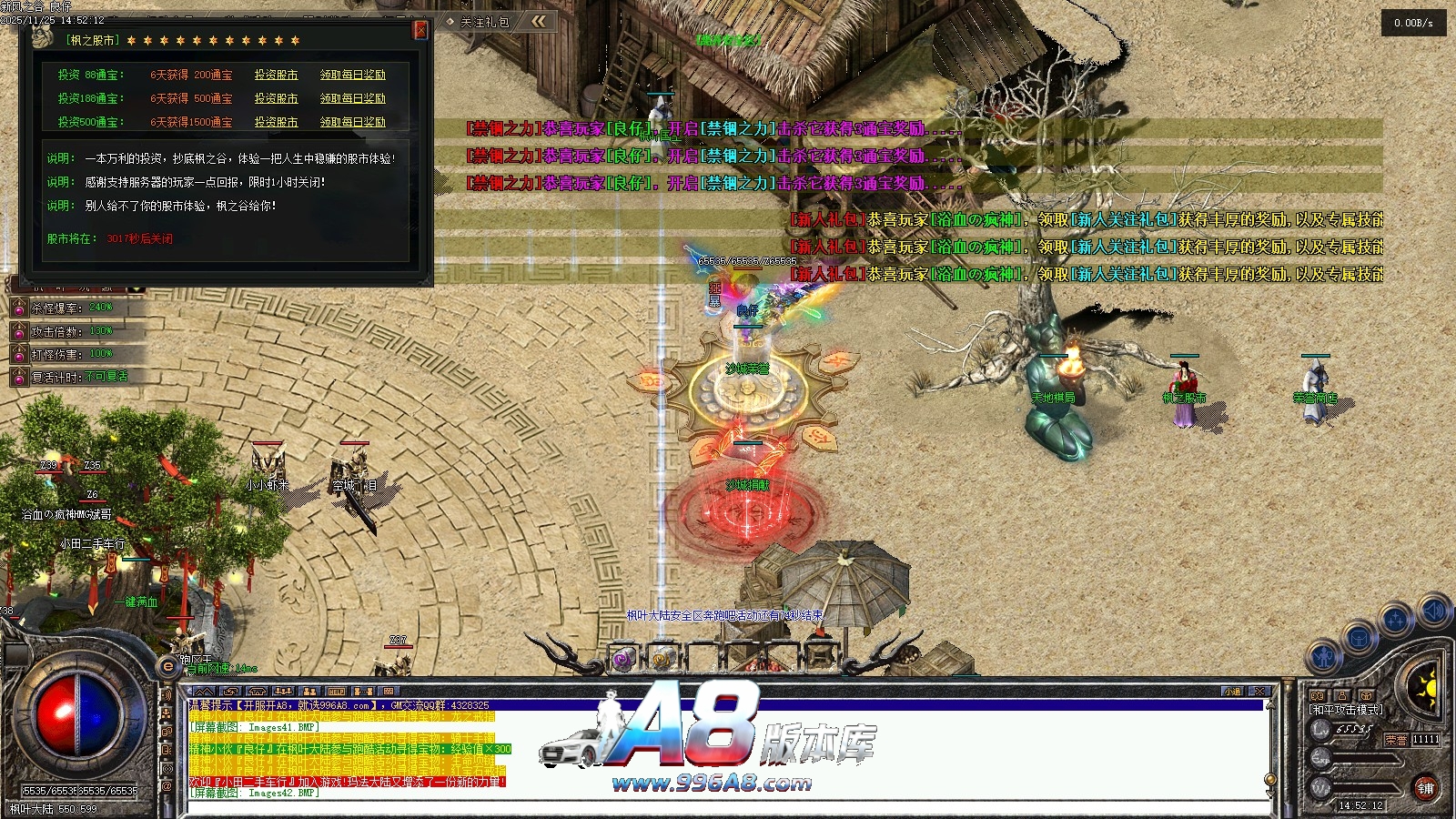Screen dimensions: 1456x819
Task: Select the golden swirl scroll in quick slot
Action: pos(662,659)
